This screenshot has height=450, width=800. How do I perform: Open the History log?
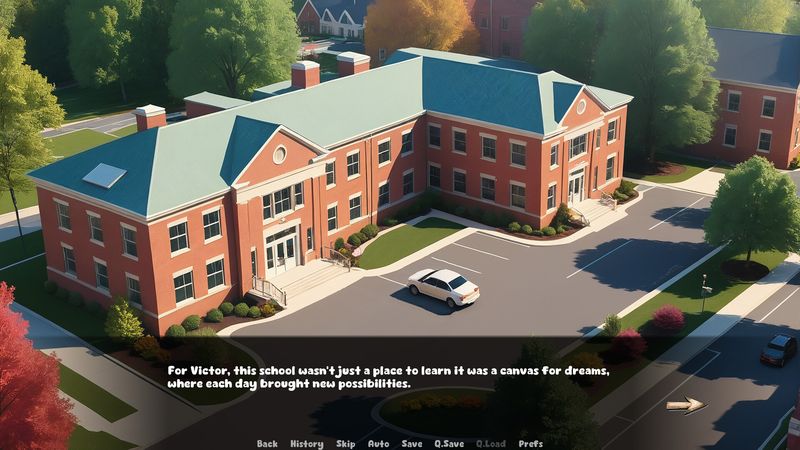[306, 443]
